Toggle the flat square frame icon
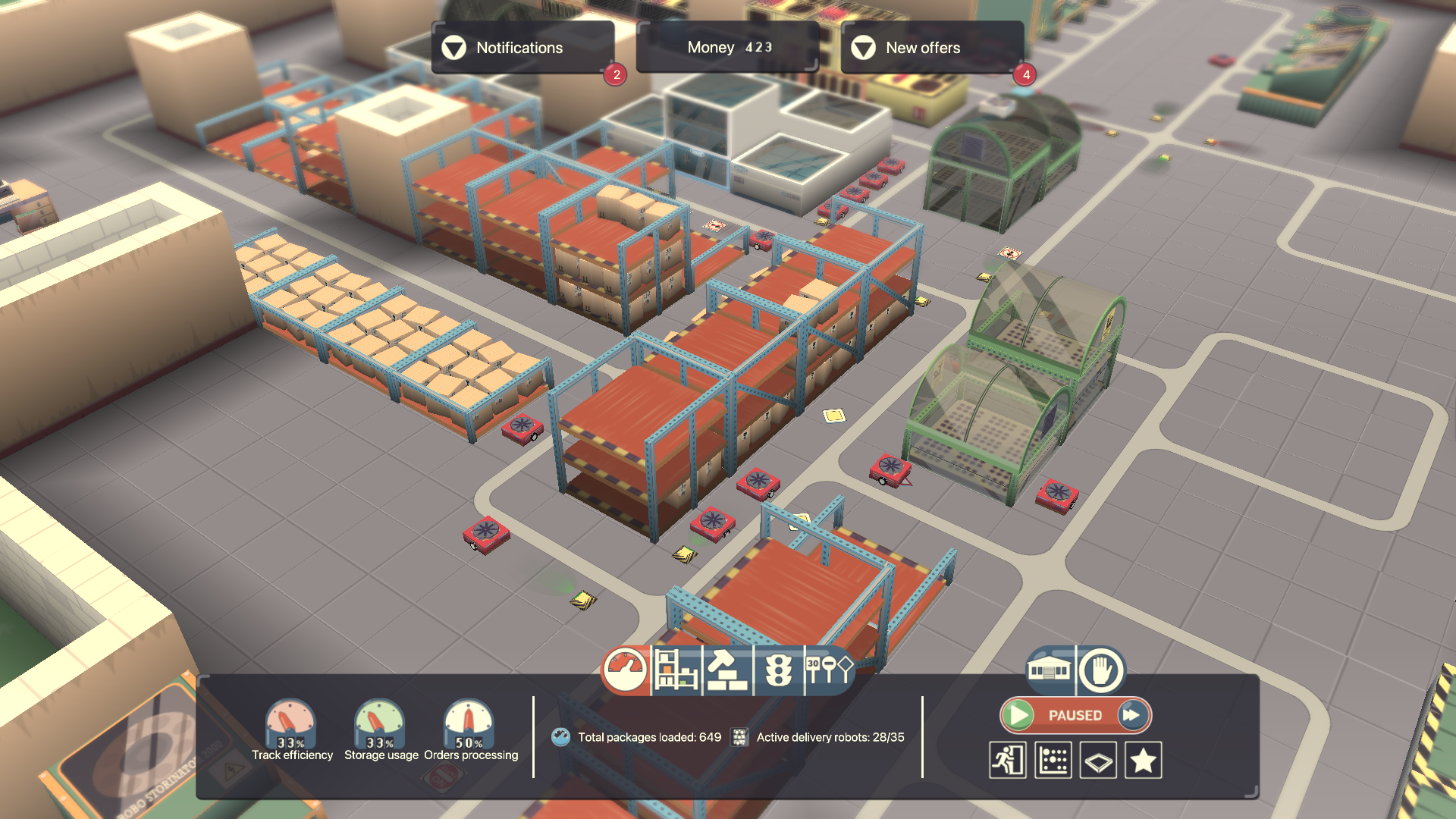The height and width of the screenshot is (819, 1456). (x=1098, y=760)
